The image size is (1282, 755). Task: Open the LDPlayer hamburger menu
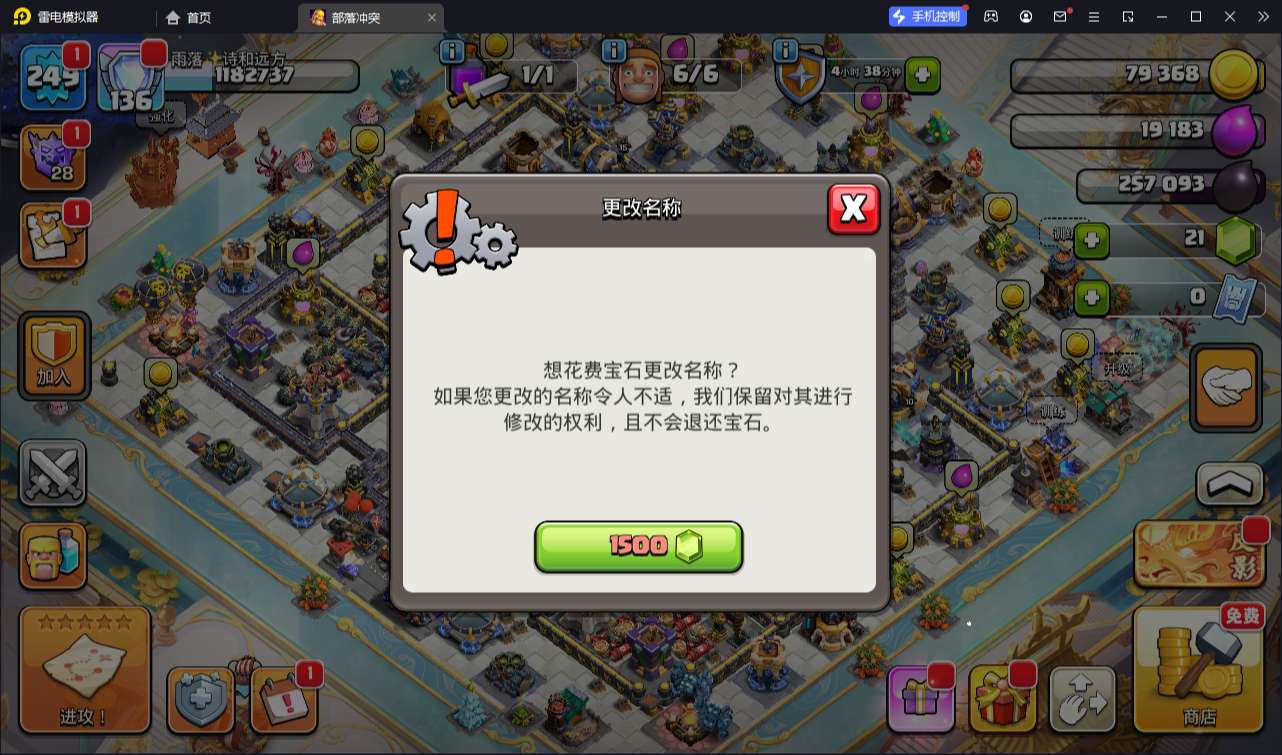click(1094, 16)
